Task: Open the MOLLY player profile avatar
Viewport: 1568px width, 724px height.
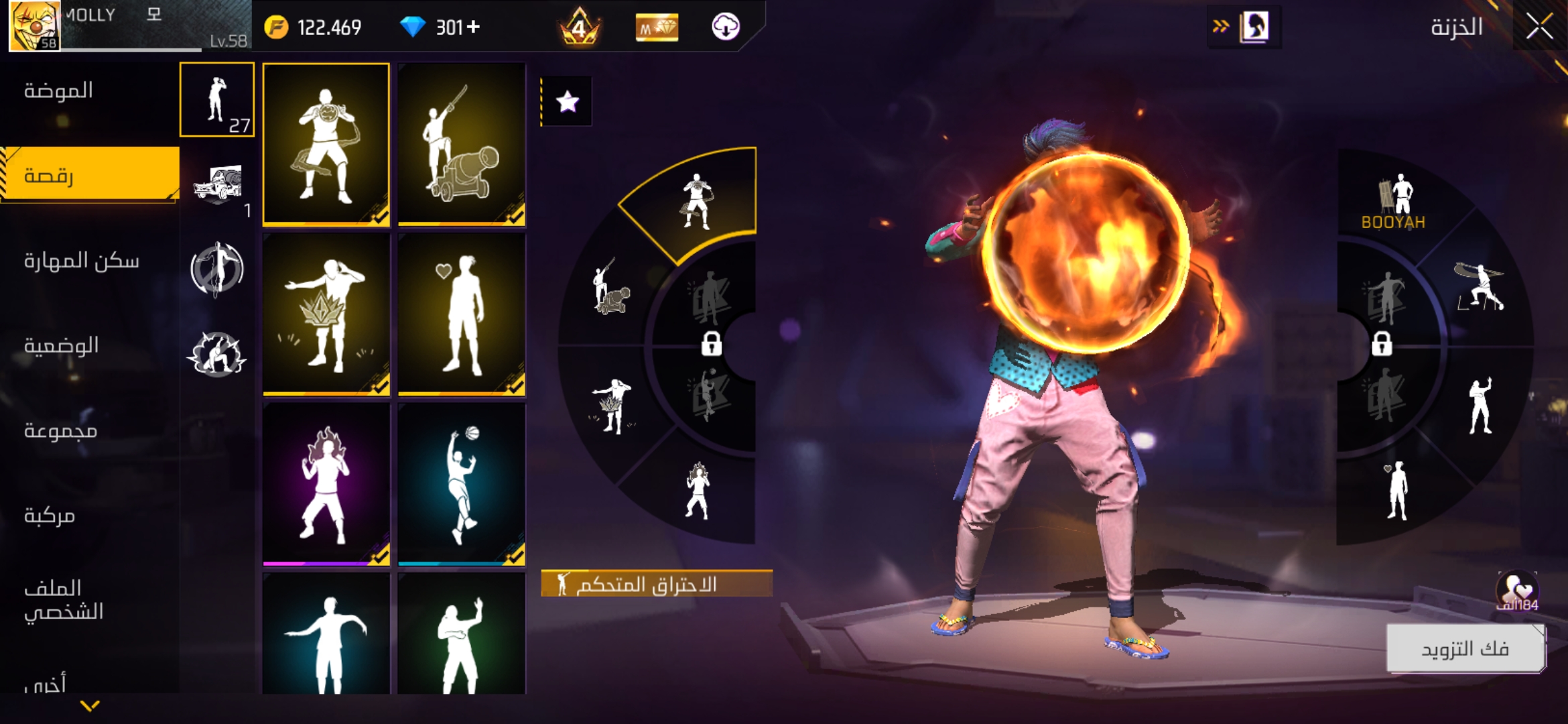Action: (34, 25)
